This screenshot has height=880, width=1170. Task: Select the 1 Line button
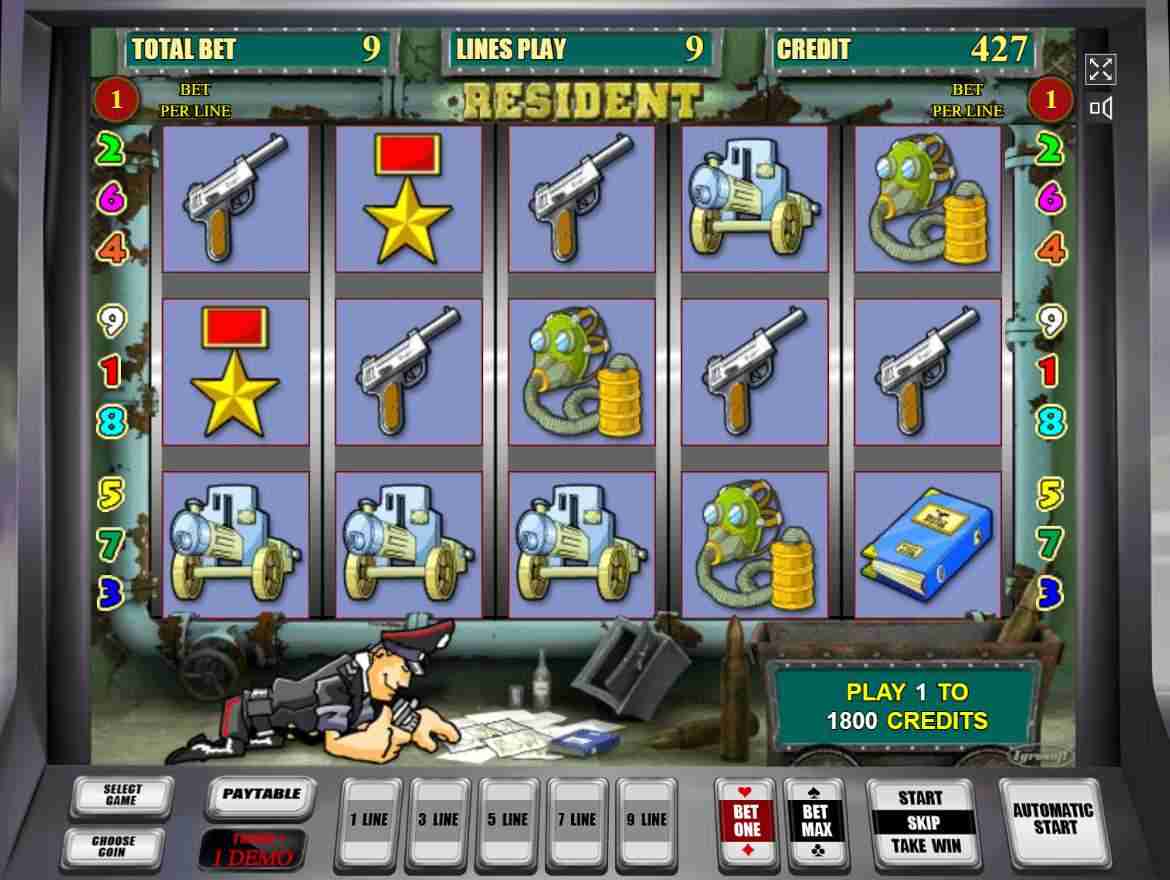coord(368,821)
